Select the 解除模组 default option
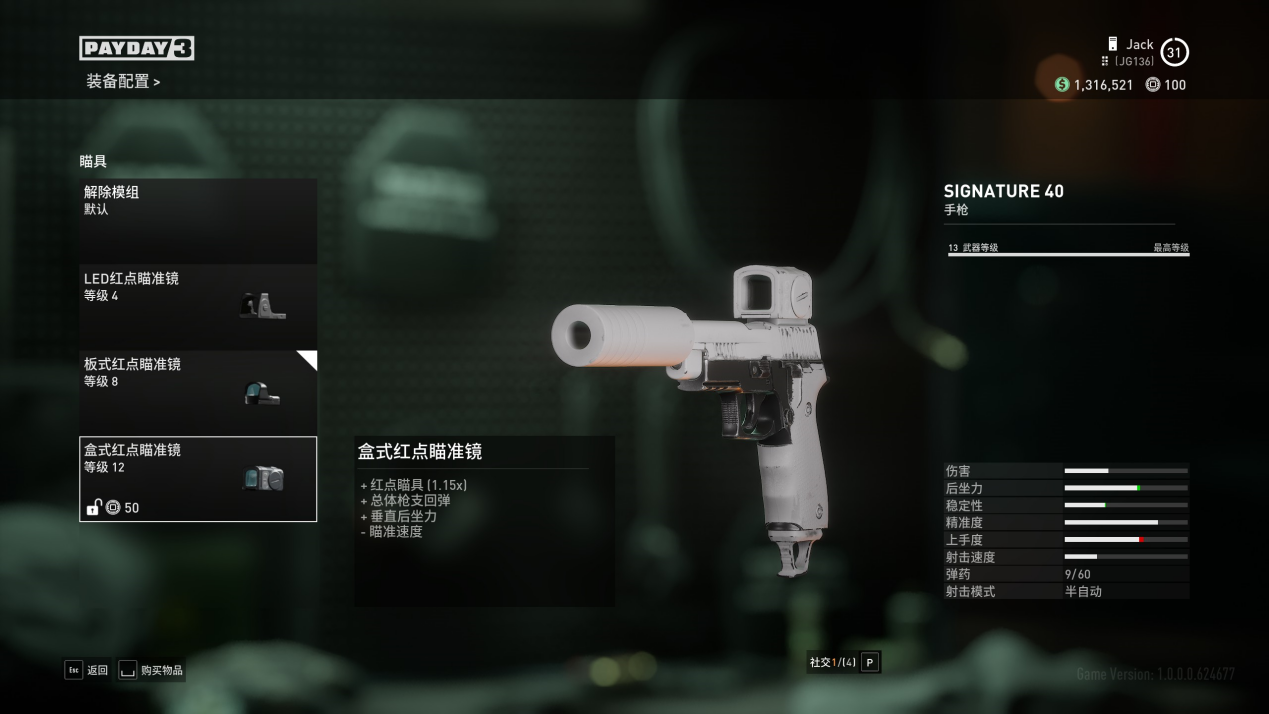The image size is (1269, 714). (198, 221)
